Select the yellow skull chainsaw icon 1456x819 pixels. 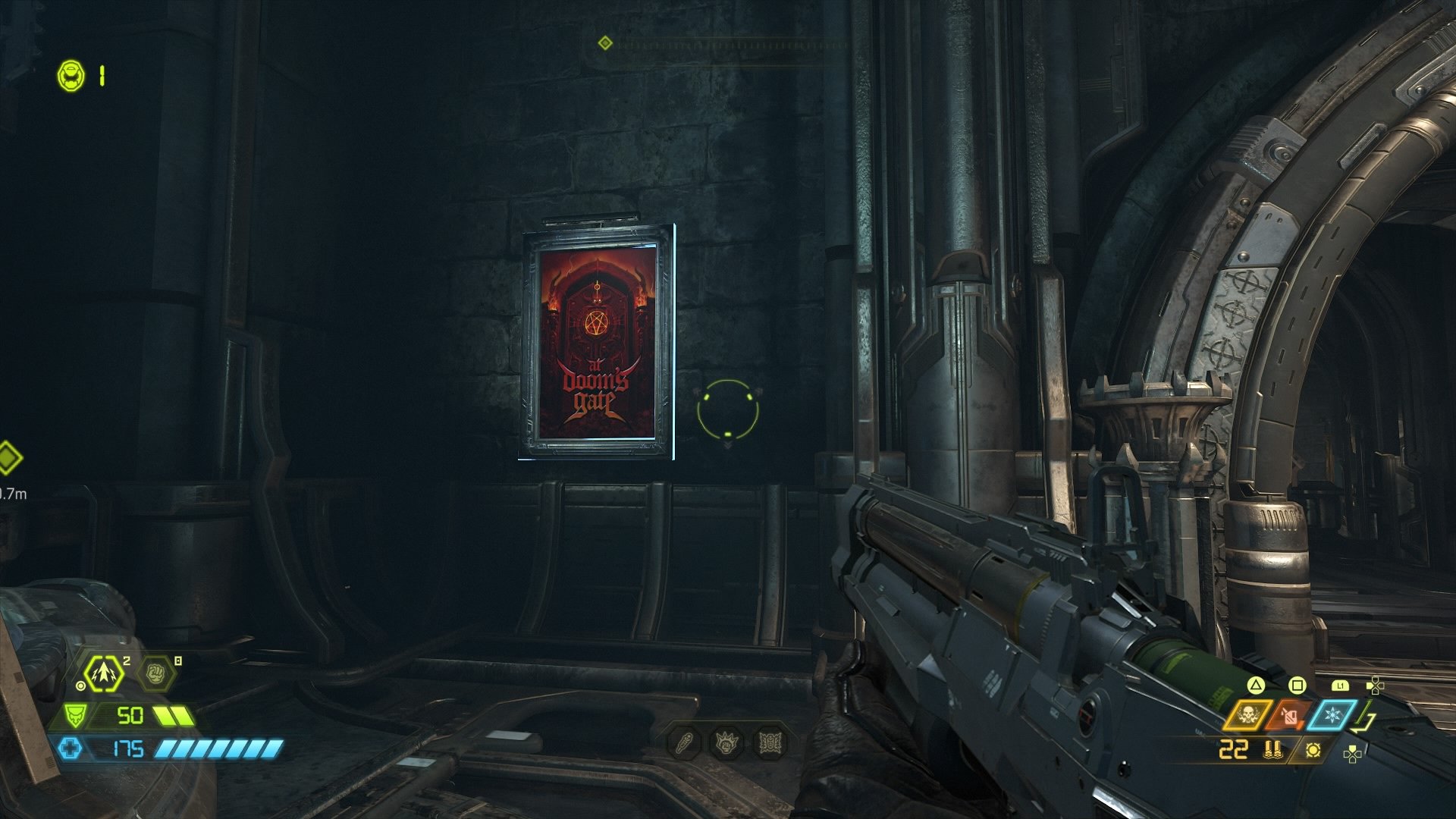(x=1247, y=716)
